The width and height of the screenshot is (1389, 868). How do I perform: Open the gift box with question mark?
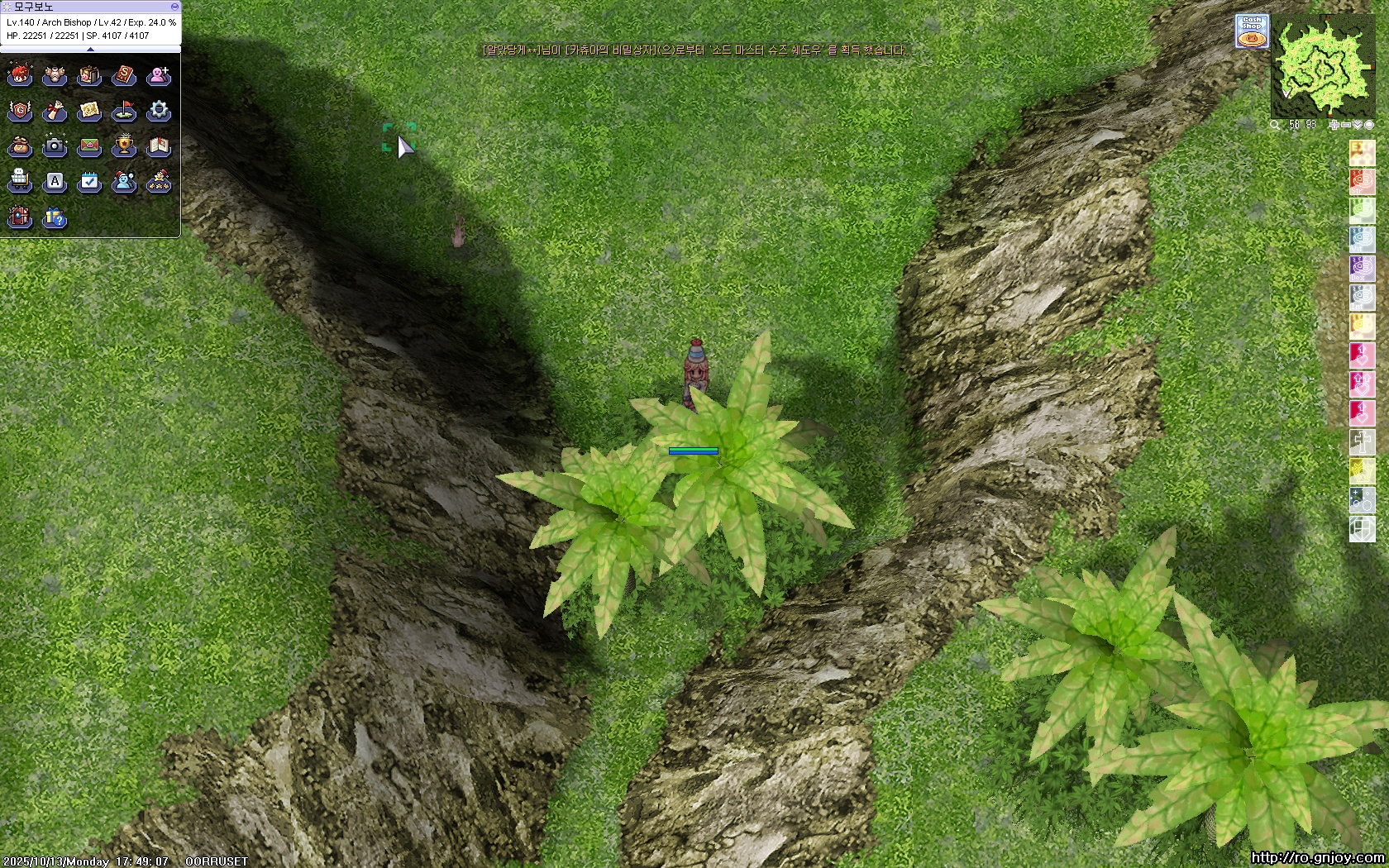pyautogui.click(x=55, y=217)
